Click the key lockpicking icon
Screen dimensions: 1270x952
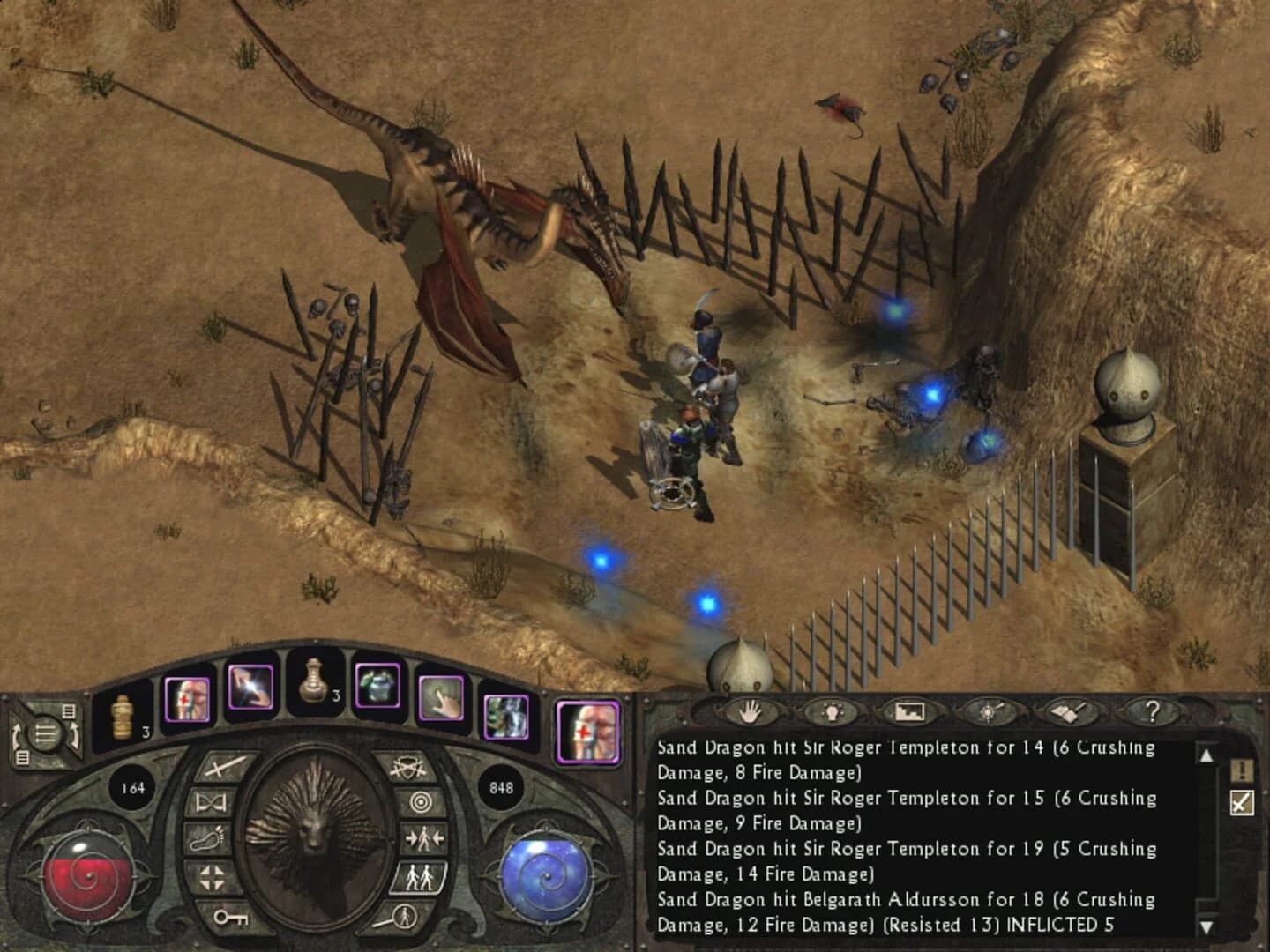pos(230,919)
